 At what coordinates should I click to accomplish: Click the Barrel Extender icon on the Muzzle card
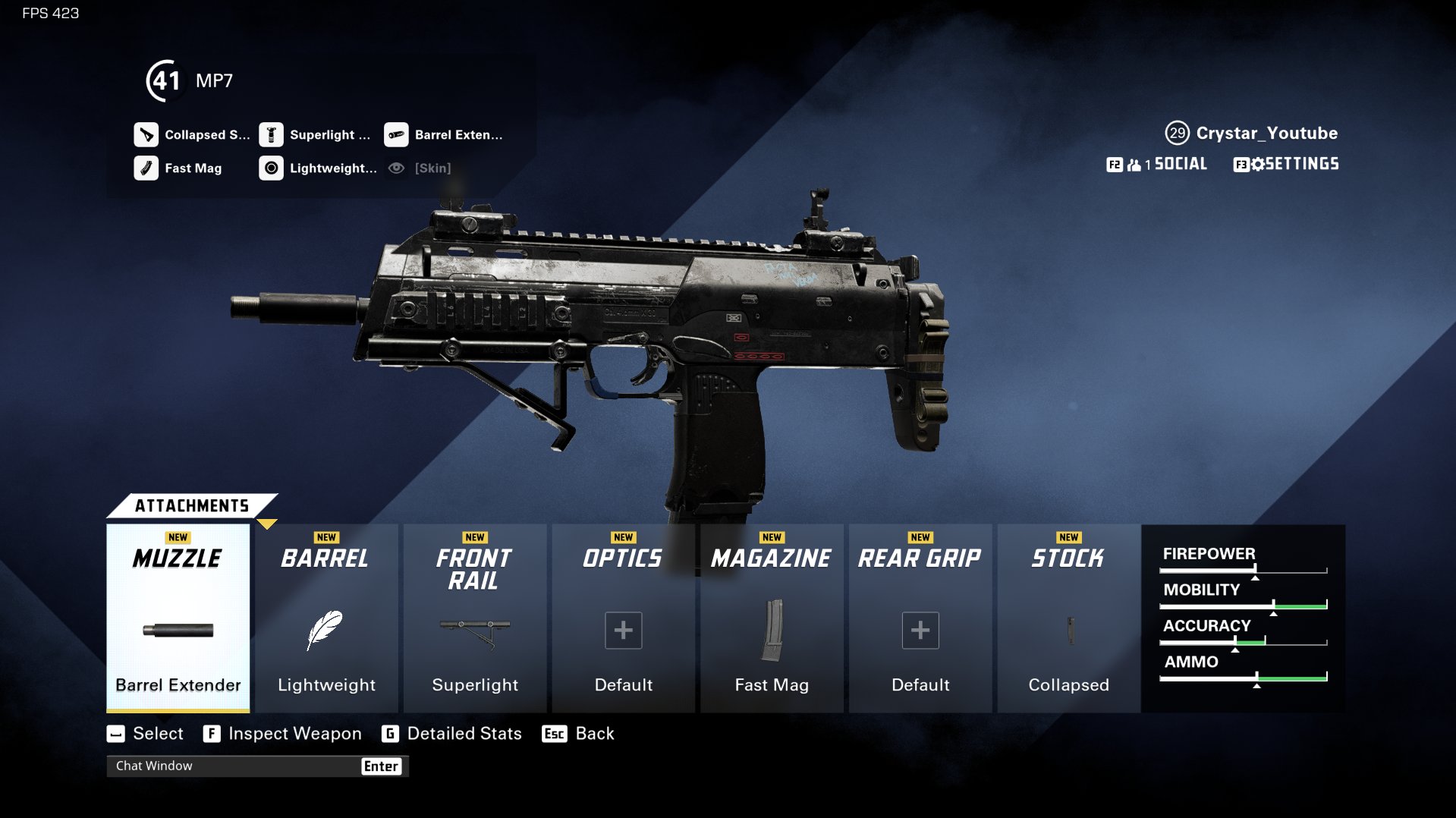pos(178,630)
